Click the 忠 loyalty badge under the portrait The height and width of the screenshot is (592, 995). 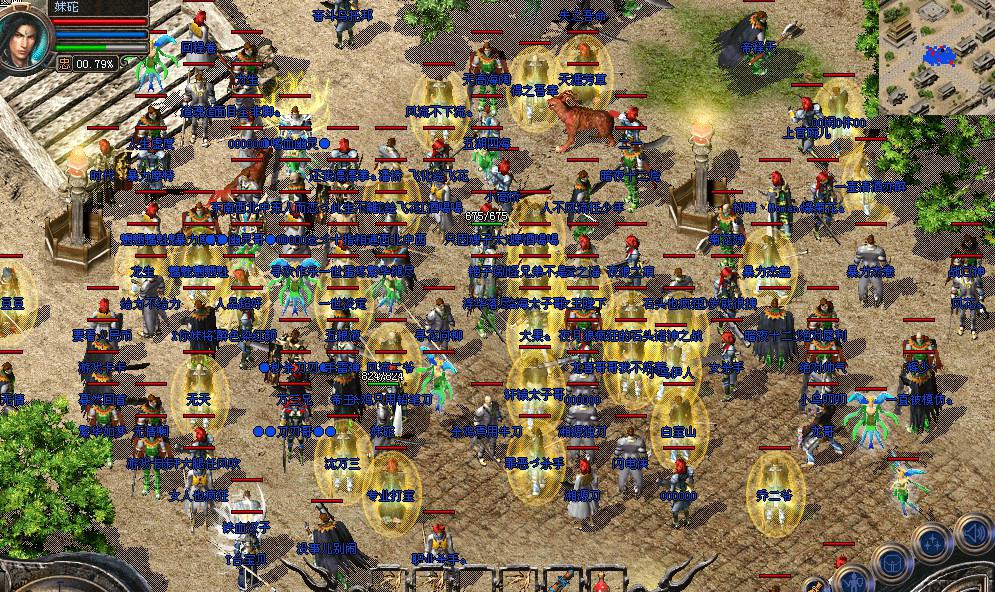(x=64, y=63)
